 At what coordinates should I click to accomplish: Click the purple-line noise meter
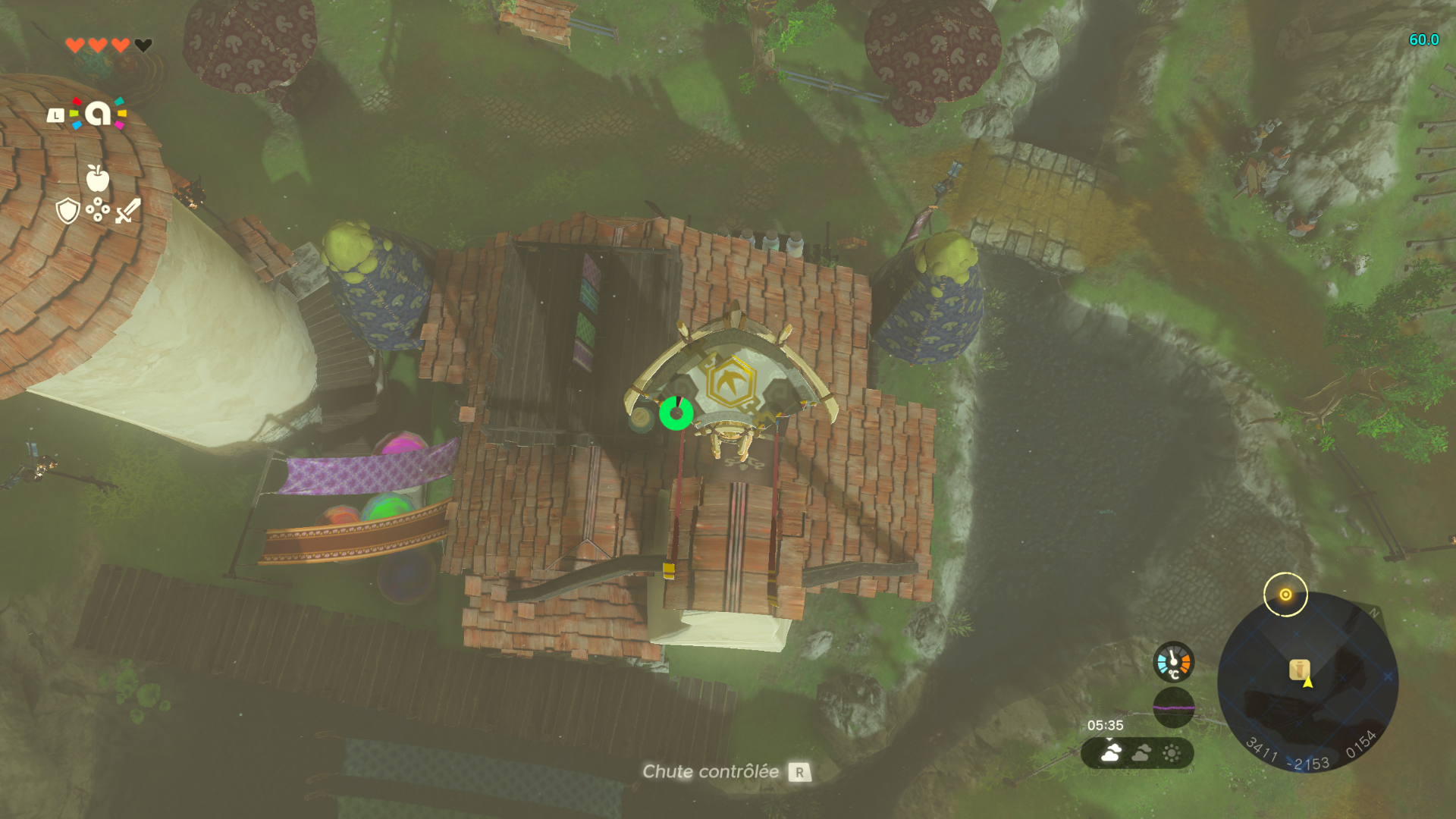tap(1173, 708)
